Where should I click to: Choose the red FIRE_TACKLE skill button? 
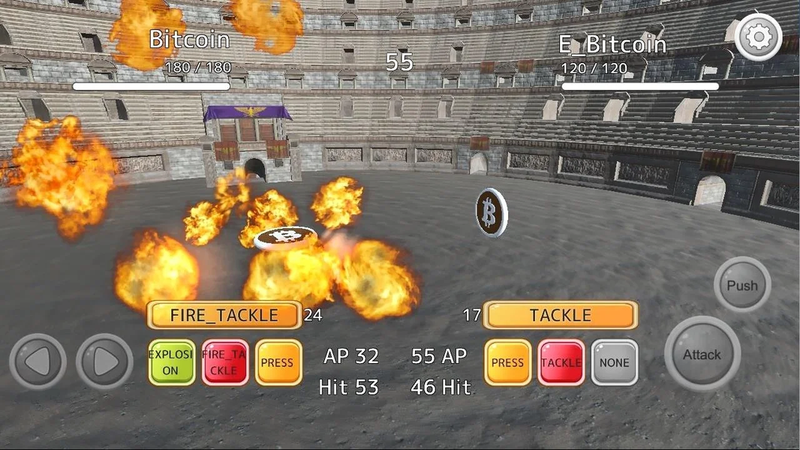(x=225, y=362)
